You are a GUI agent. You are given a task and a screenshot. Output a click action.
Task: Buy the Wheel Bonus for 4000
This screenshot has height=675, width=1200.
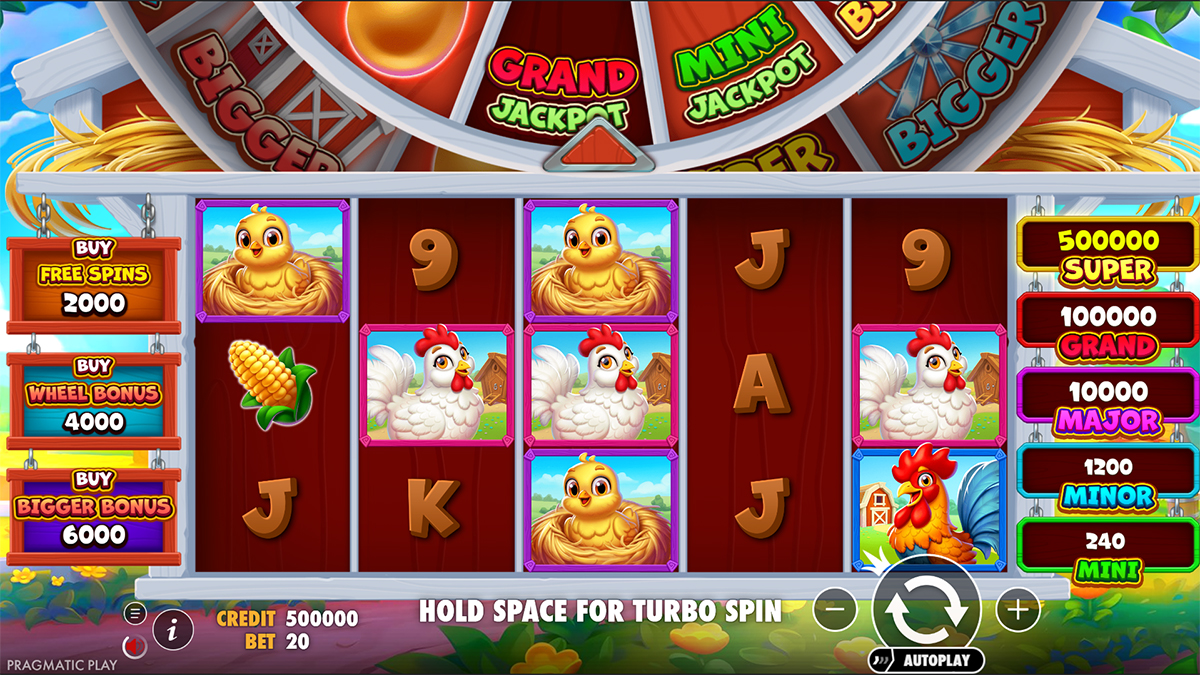[94, 402]
